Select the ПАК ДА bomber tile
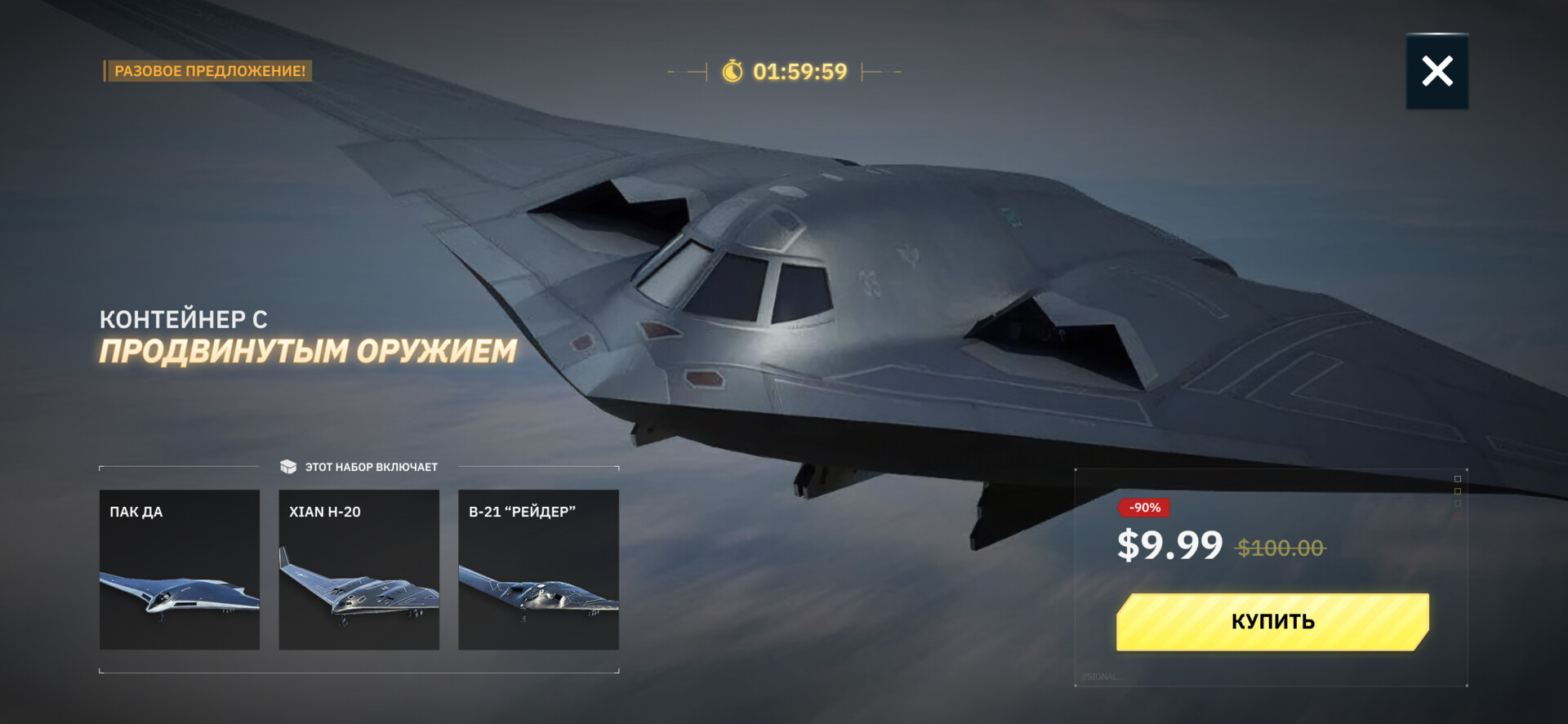The height and width of the screenshot is (724, 1568). point(180,570)
